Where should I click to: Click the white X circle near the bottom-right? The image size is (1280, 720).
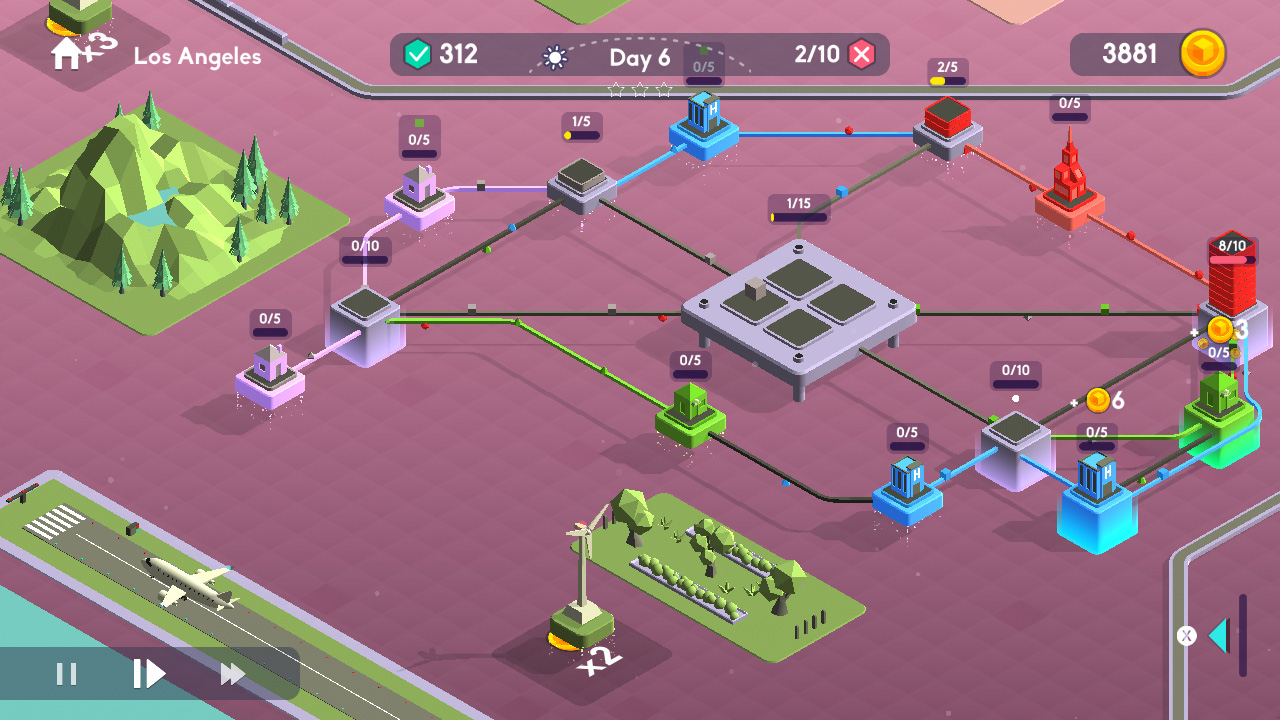click(x=1188, y=634)
